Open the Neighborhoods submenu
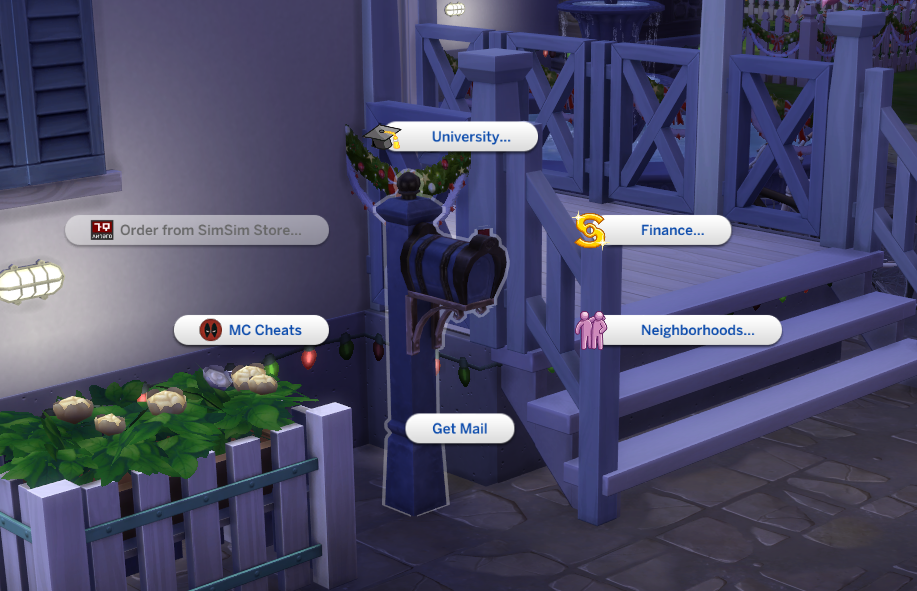917x591 pixels. pyautogui.click(x=696, y=330)
